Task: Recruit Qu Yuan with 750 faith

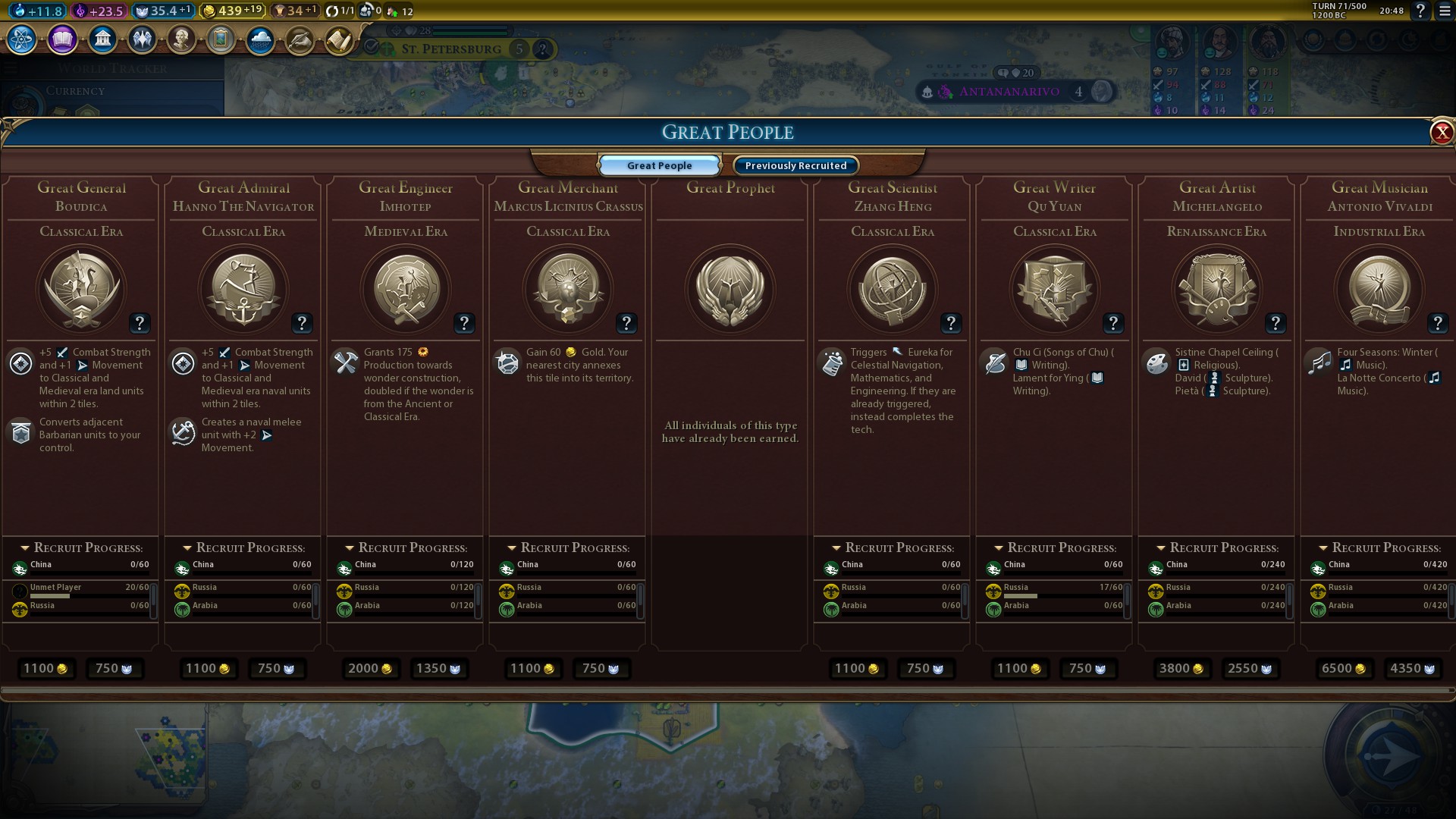Action: (1087, 668)
